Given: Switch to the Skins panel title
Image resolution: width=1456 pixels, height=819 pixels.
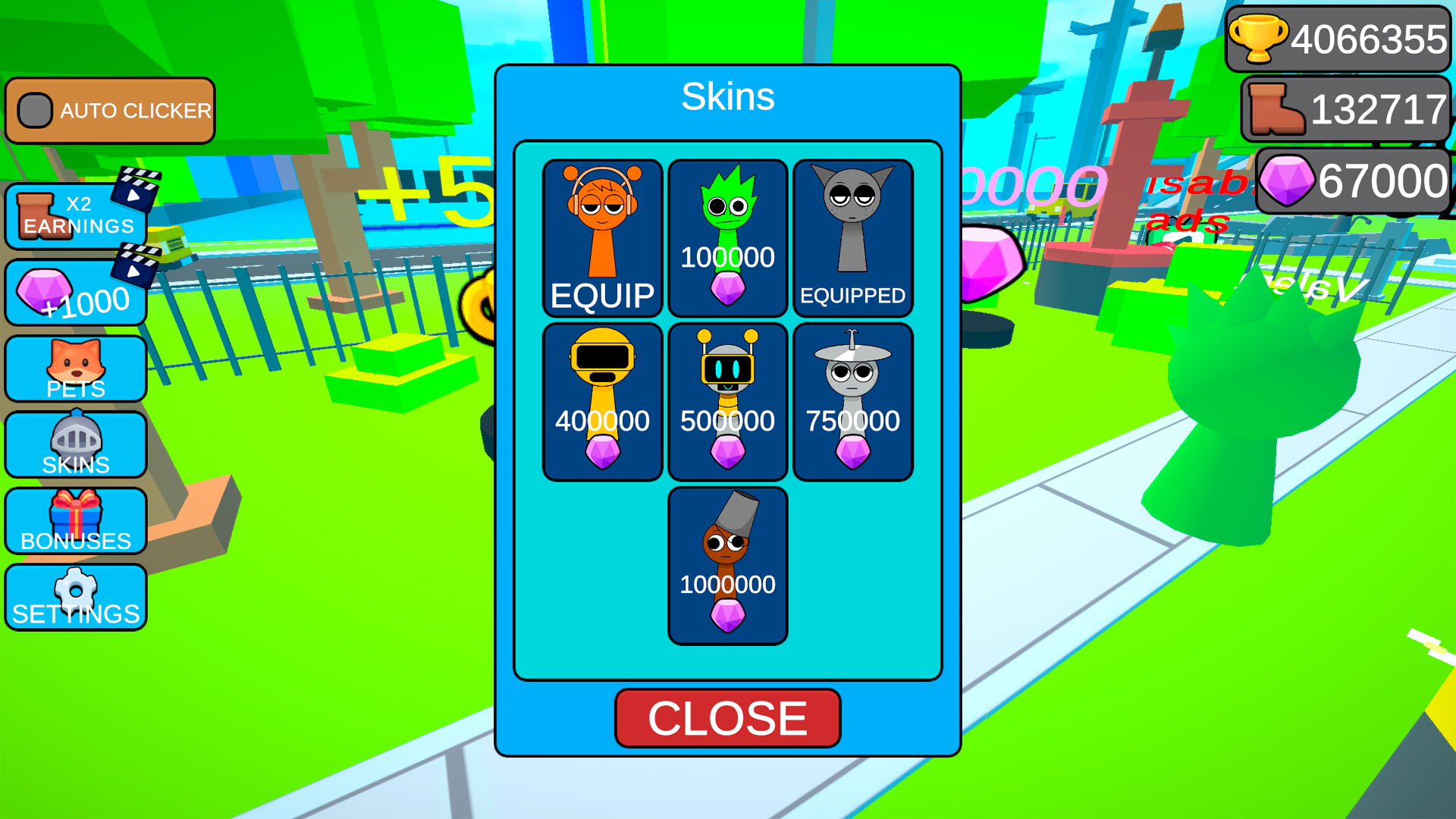Looking at the screenshot, I should coord(727,96).
